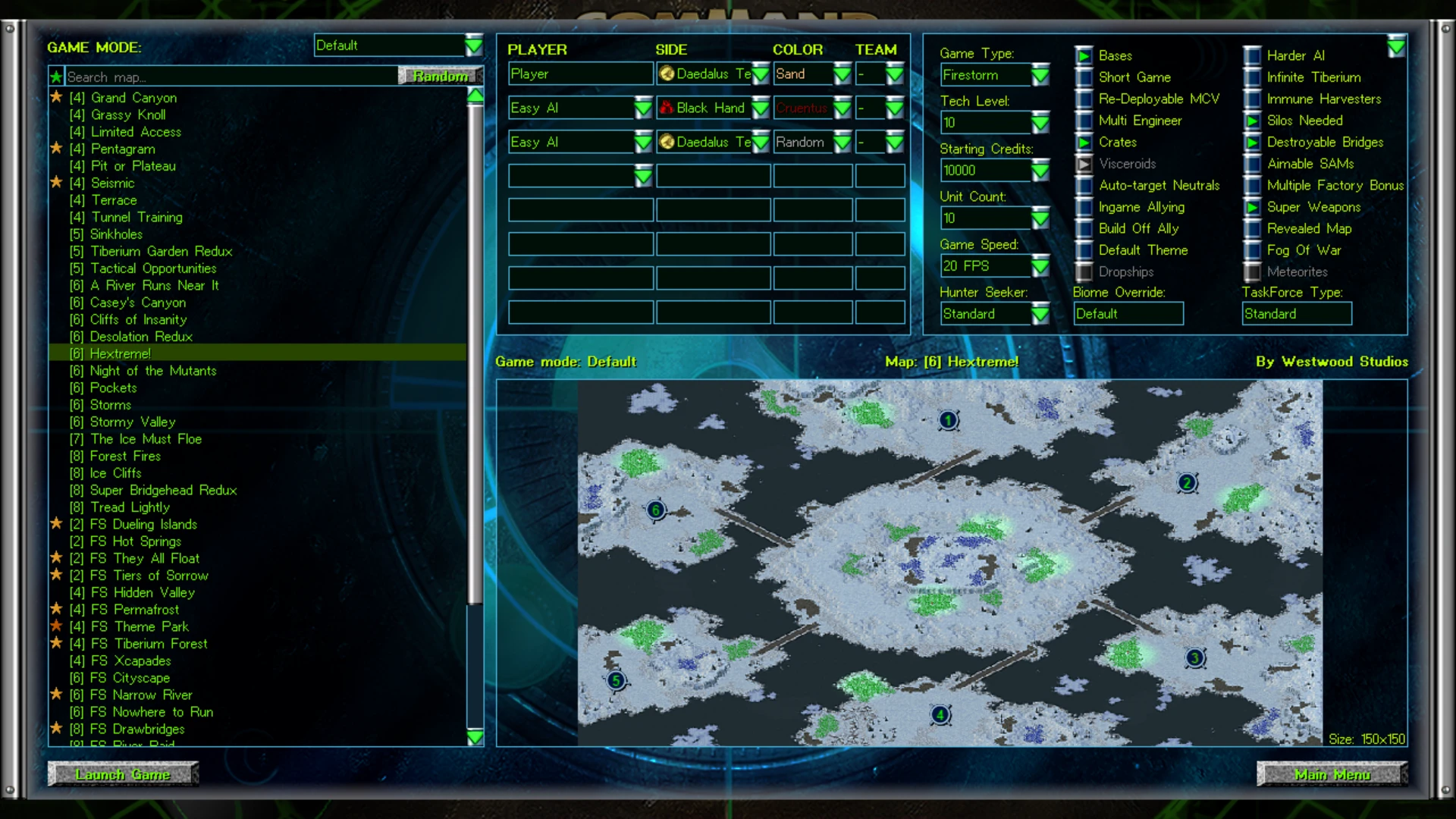This screenshot has width=1456, height=819.
Task: Select the Grand Canyon map
Action: 133,98
